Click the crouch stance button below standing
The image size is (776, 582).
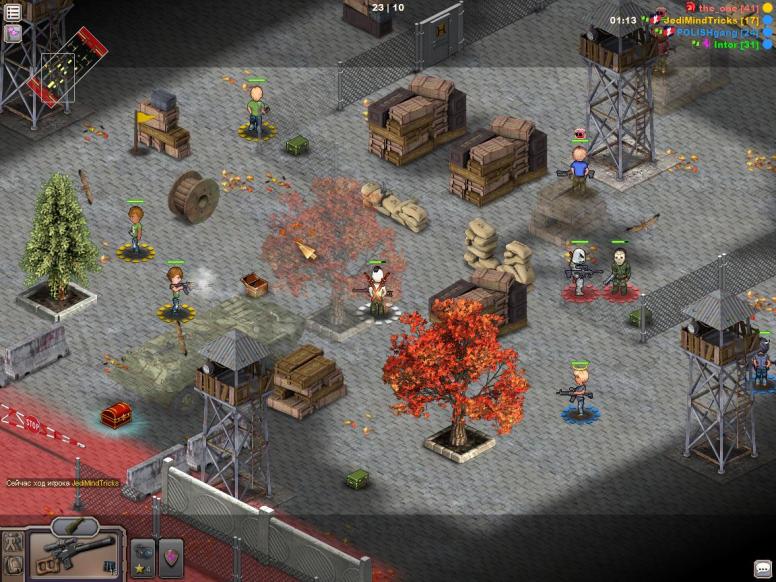coord(13,567)
